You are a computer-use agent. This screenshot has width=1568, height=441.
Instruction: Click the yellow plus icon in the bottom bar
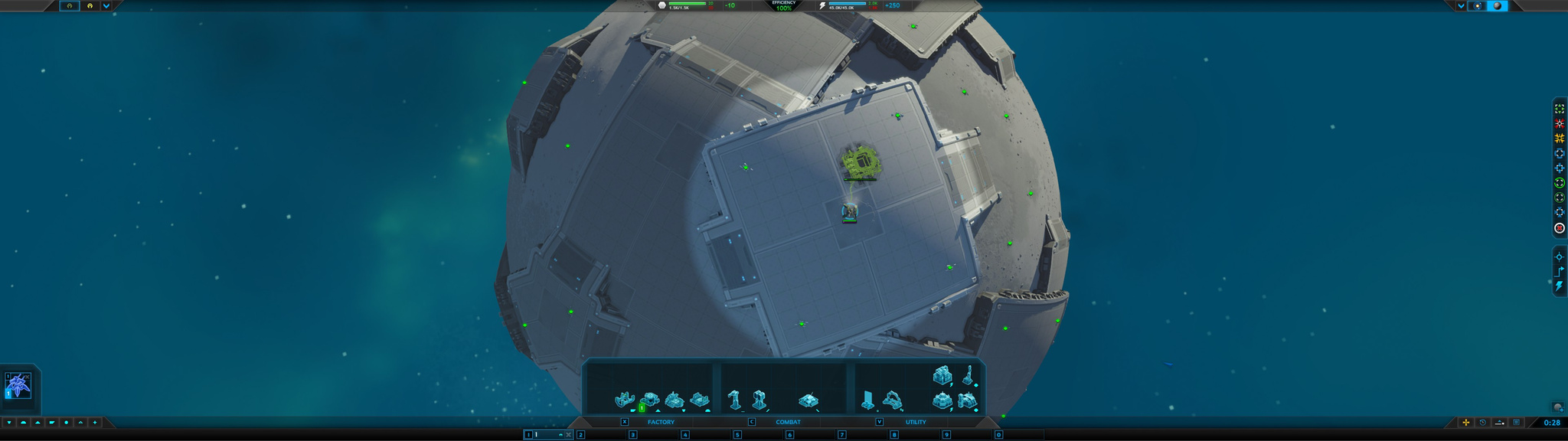pos(1465,423)
